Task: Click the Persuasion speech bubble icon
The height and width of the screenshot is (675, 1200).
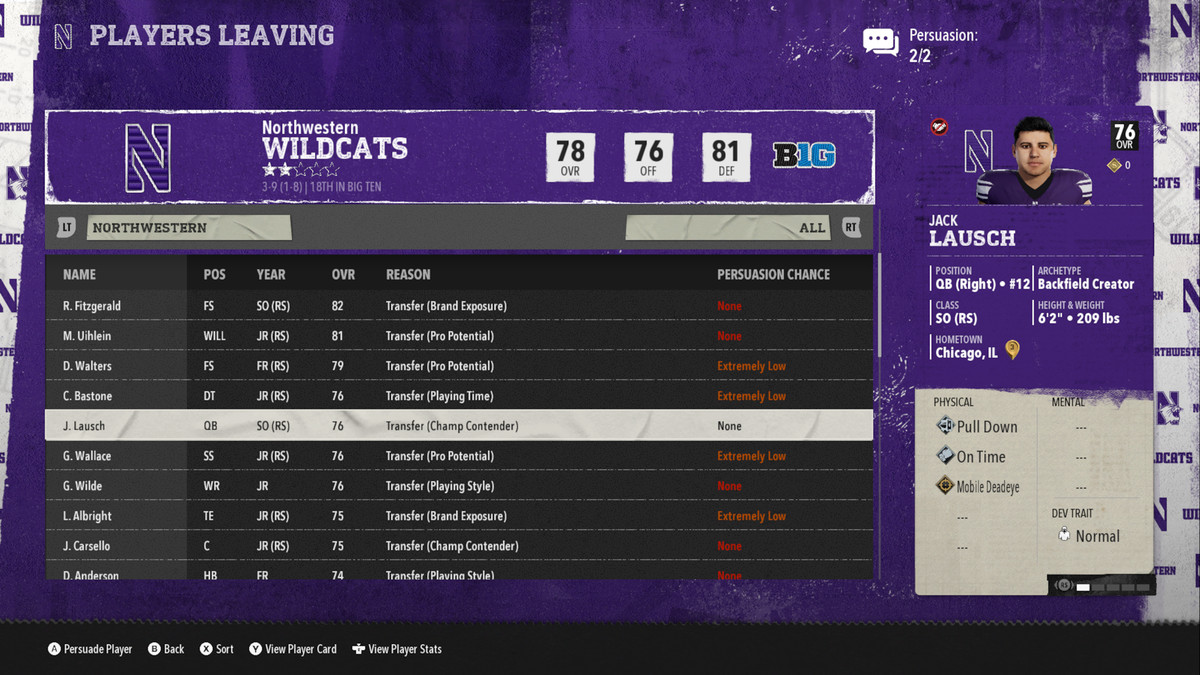Action: click(x=881, y=42)
